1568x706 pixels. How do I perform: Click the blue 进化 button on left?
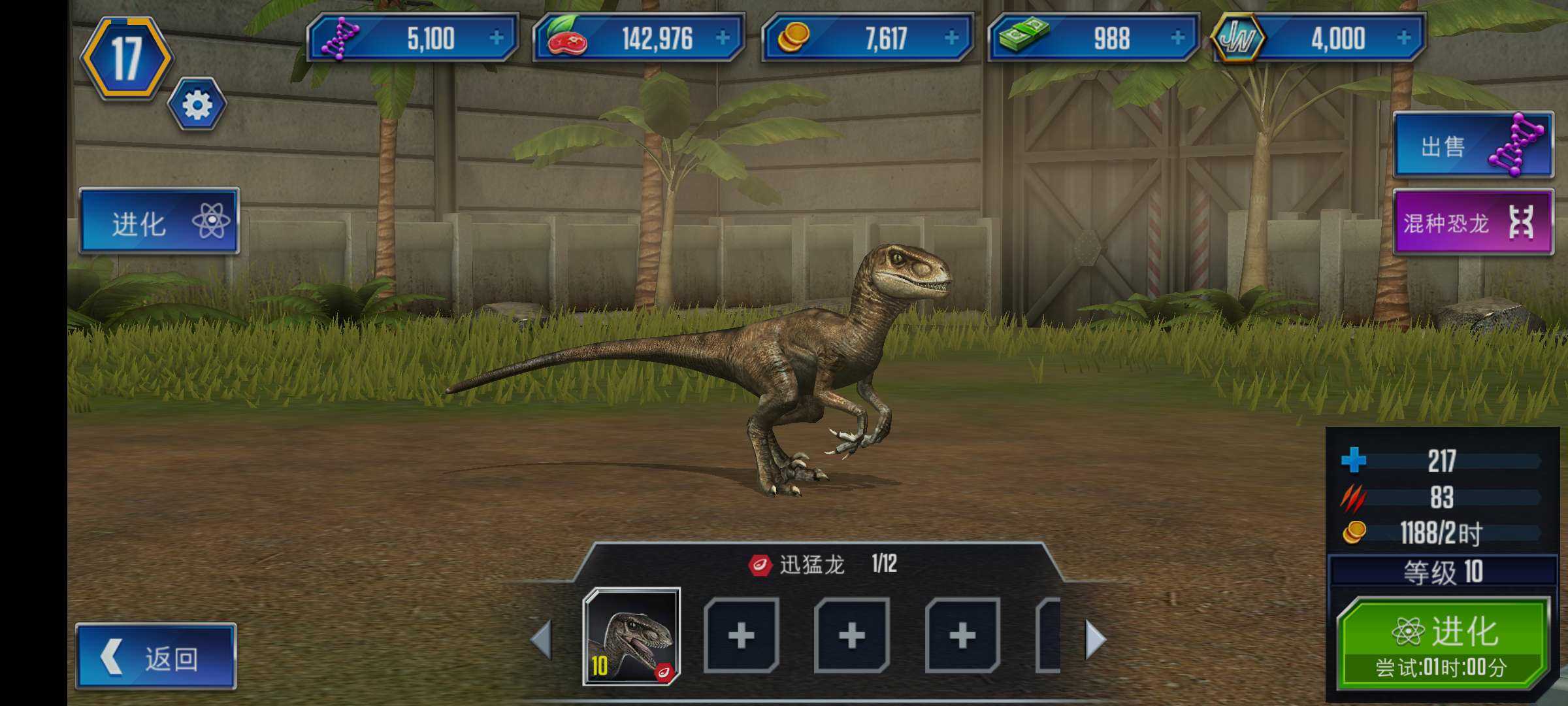coord(159,222)
